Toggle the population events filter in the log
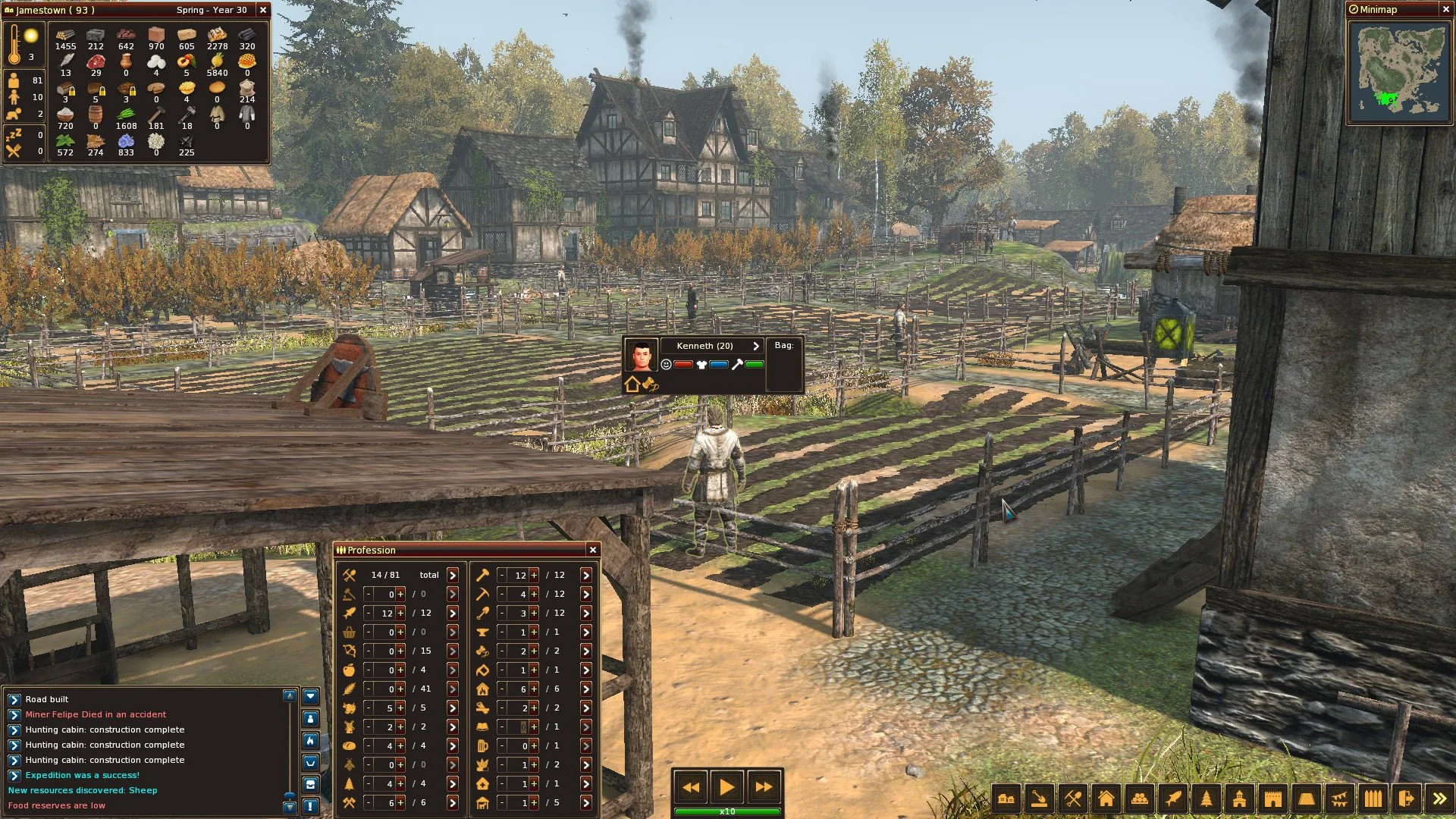1456x819 pixels. pyautogui.click(x=311, y=719)
